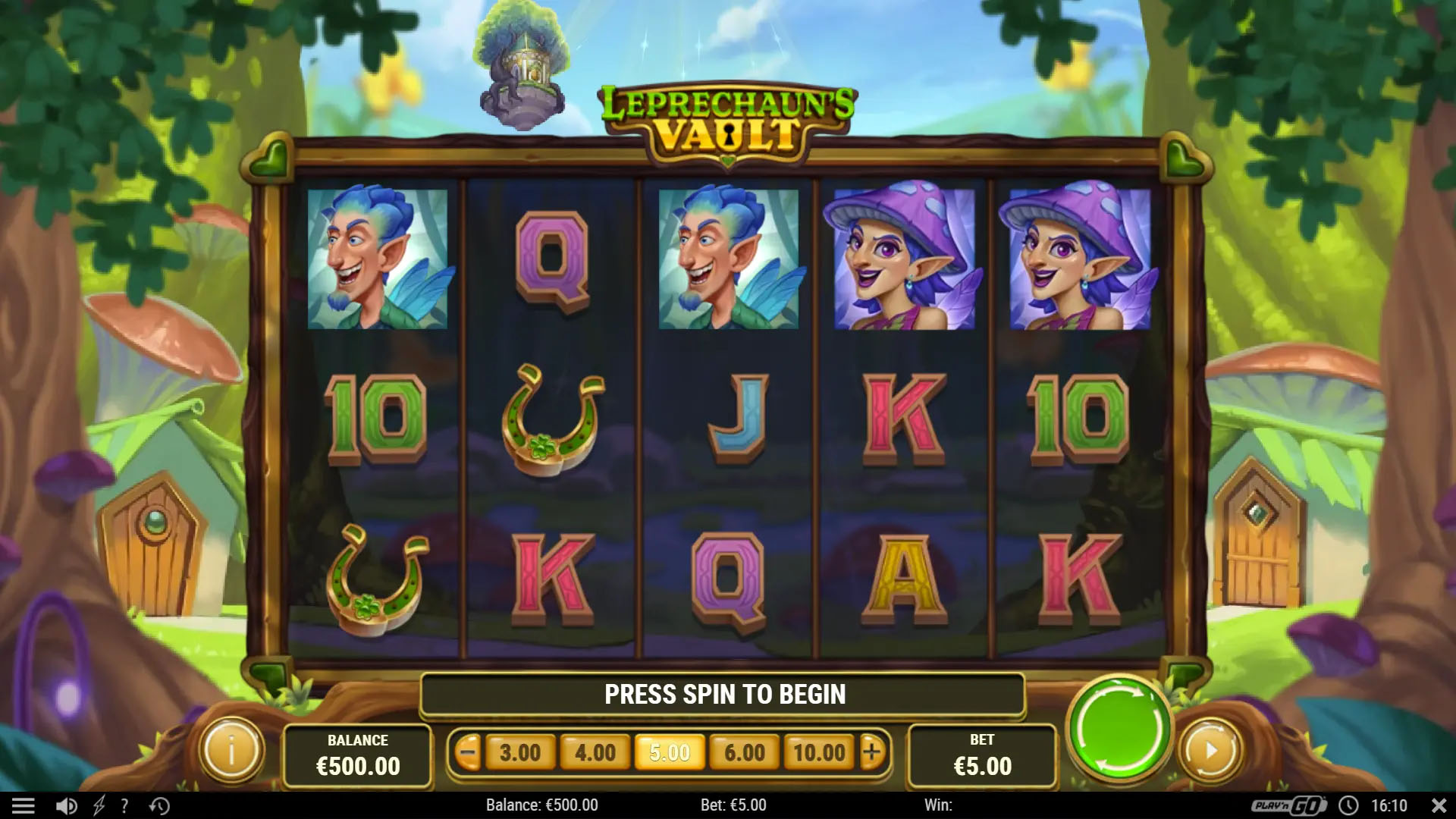Open the gold info paytable button

(x=231, y=751)
